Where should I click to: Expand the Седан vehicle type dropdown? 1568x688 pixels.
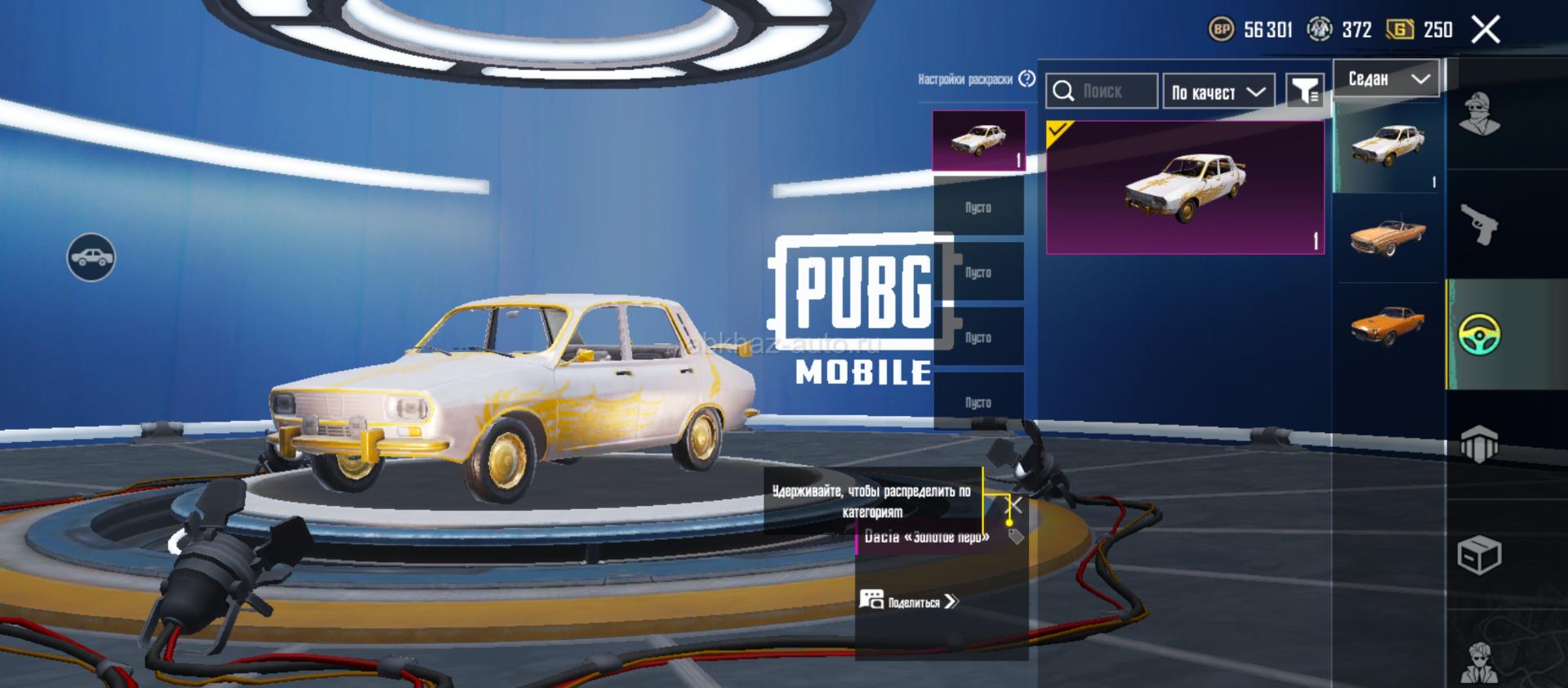(1388, 78)
